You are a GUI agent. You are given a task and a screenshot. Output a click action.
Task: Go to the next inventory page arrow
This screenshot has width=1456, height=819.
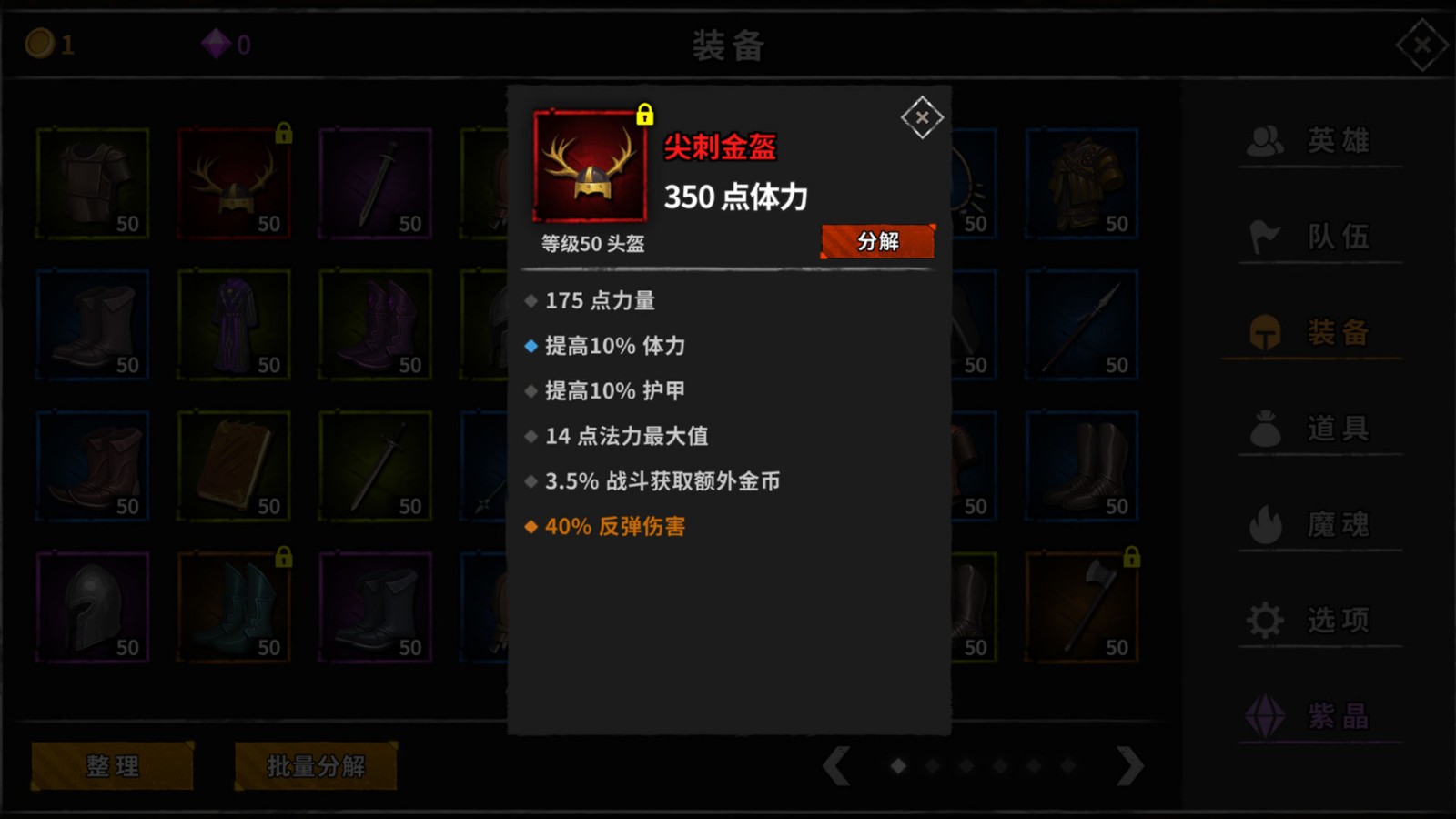point(1128,767)
